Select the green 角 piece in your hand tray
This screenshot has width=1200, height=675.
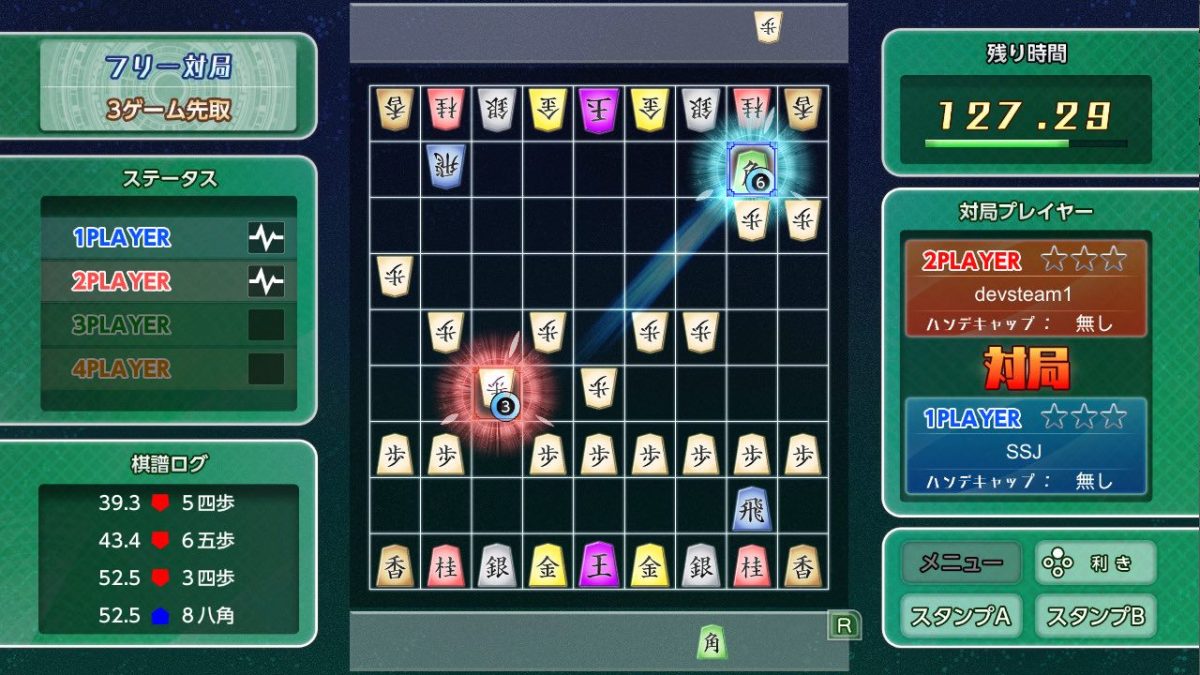pos(711,641)
